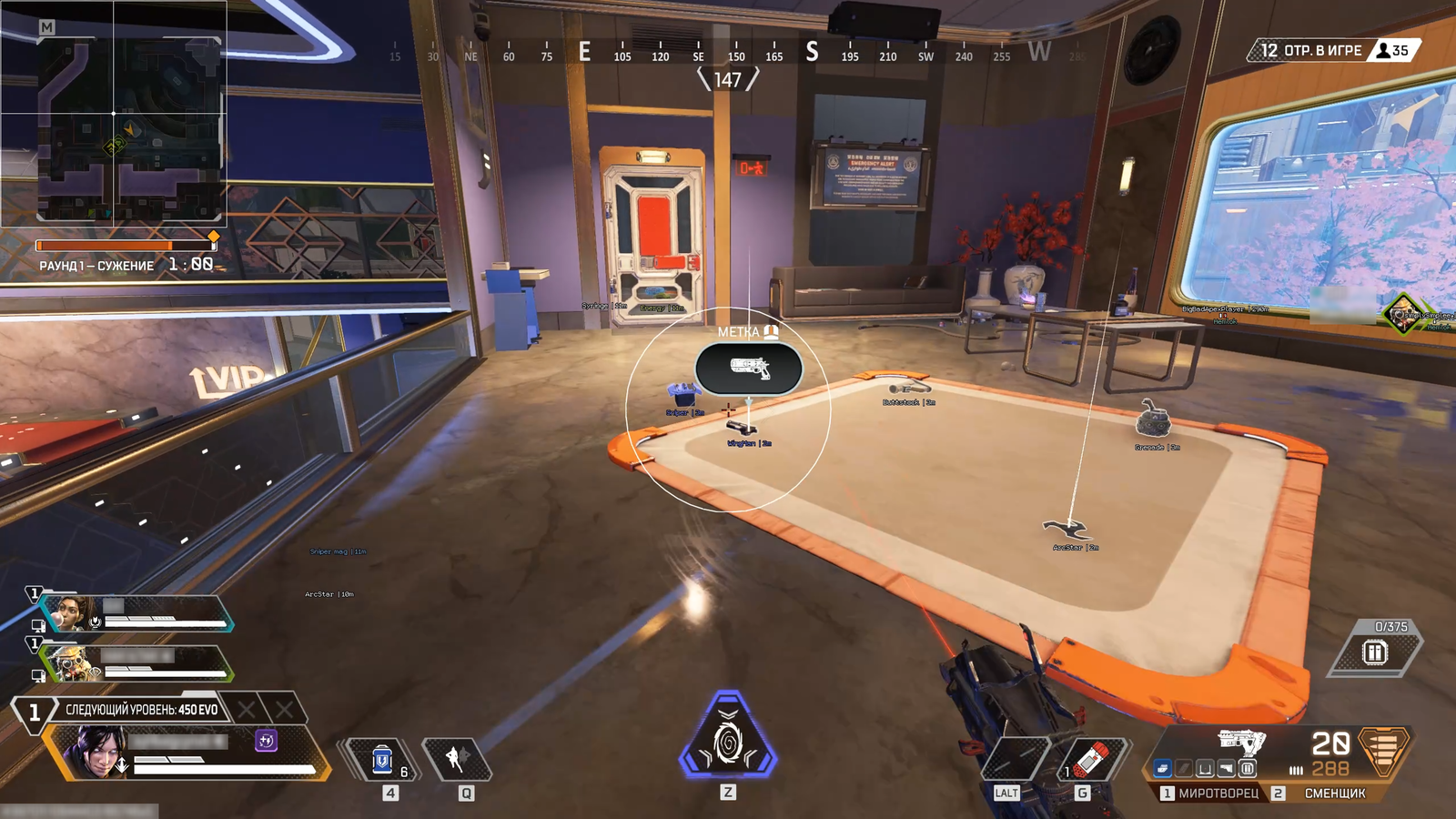This screenshot has width=1456, height=819.
Task: Click the following level 450 EVO banner
Action: click(142, 710)
